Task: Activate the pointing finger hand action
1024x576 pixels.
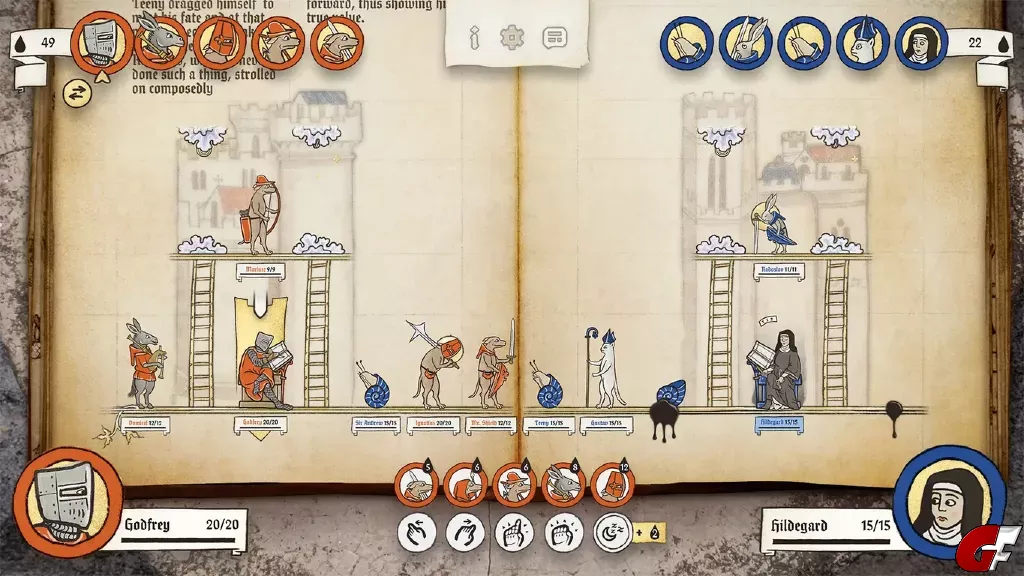Action: tap(514, 531)
